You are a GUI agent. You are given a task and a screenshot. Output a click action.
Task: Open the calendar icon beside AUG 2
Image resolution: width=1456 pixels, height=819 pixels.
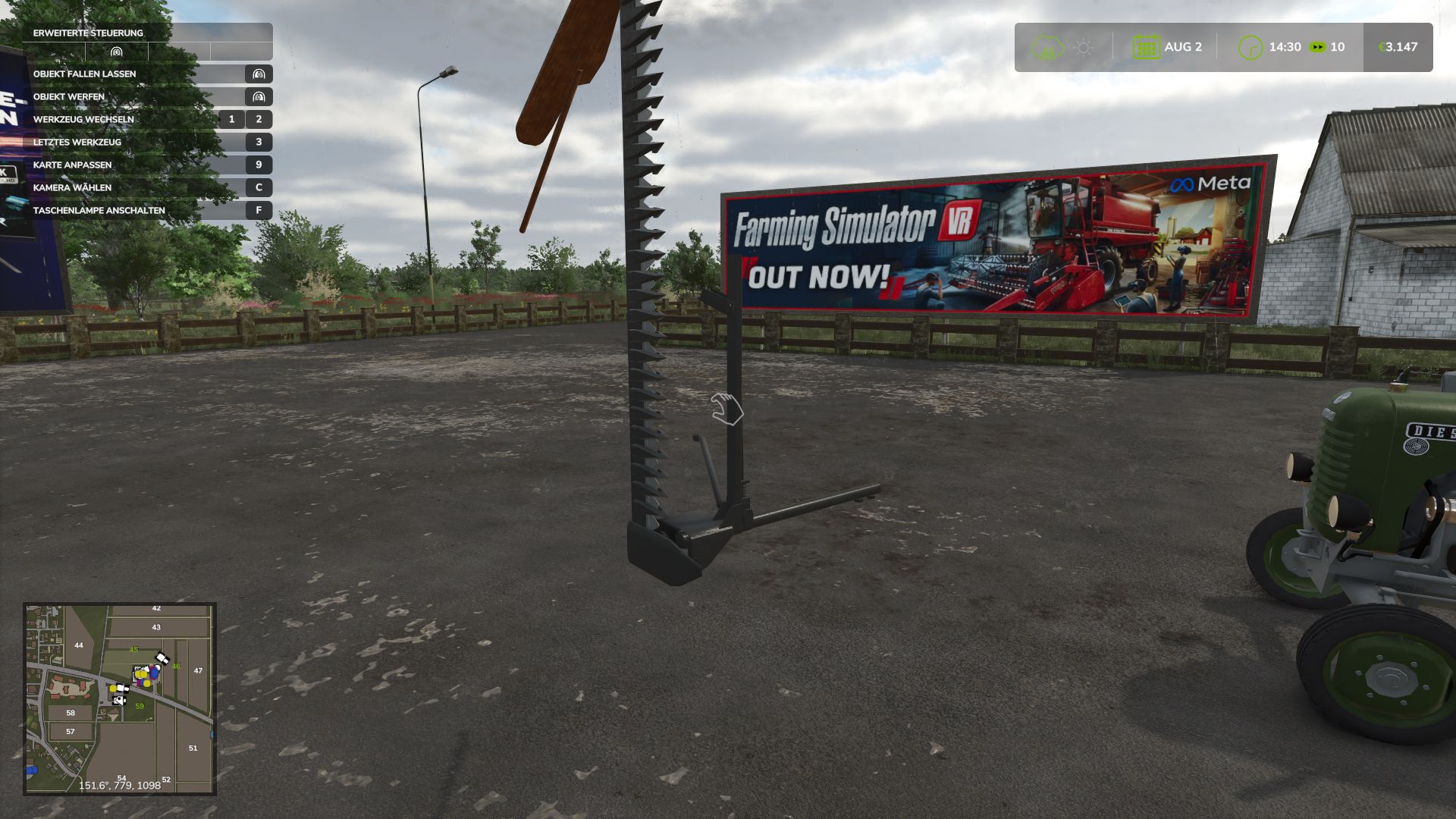(x=1146, y=47)
